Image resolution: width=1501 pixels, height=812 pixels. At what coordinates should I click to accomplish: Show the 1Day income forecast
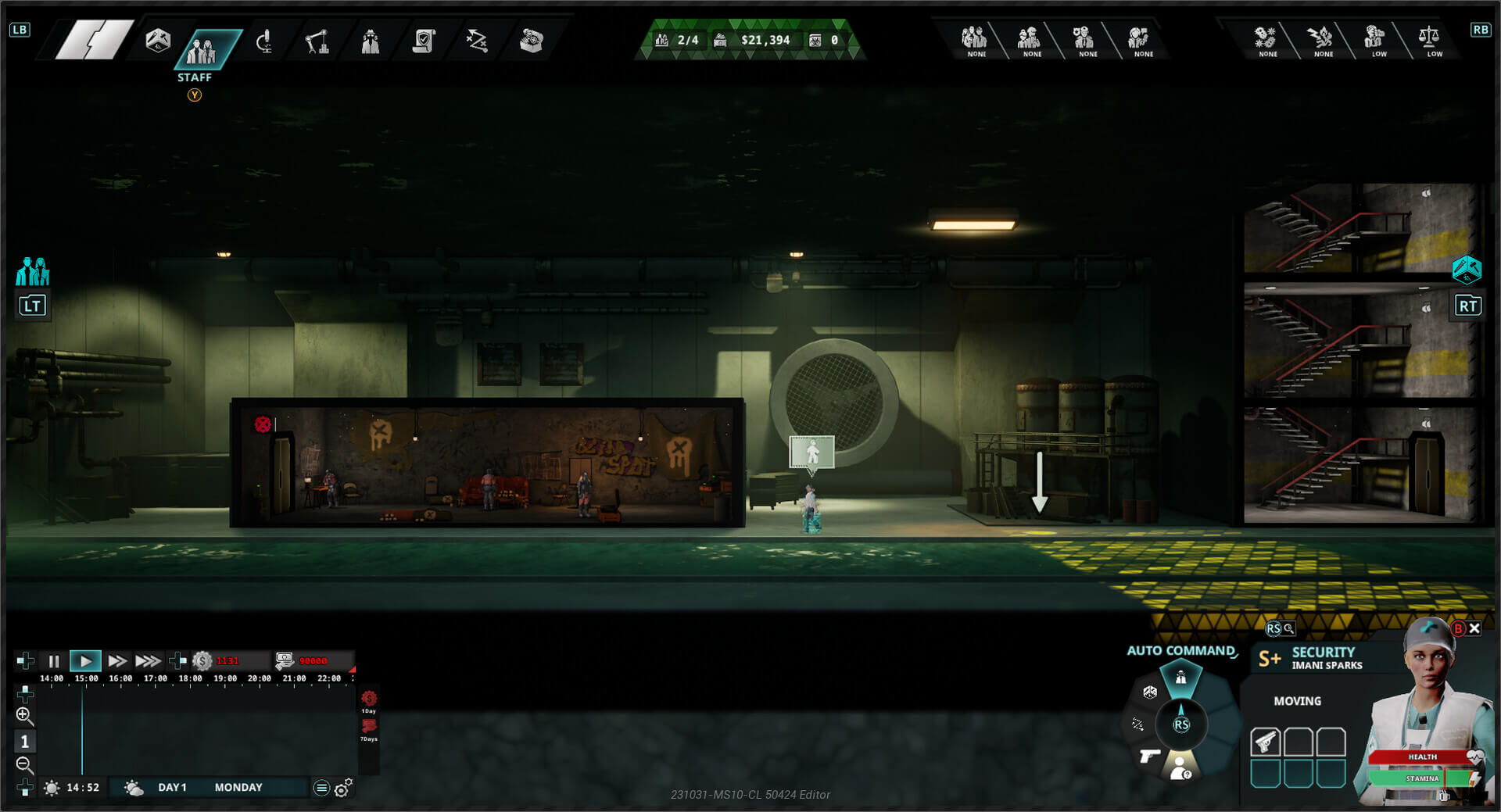pyautogui.click(x=369, y=699)
